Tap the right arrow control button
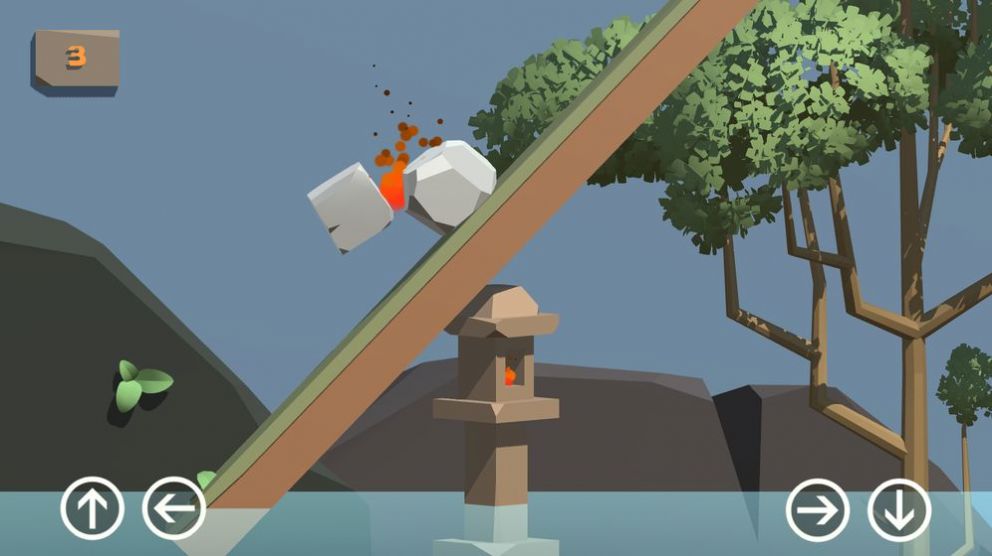This screenshot has width=992, height=556. [817, 510]
